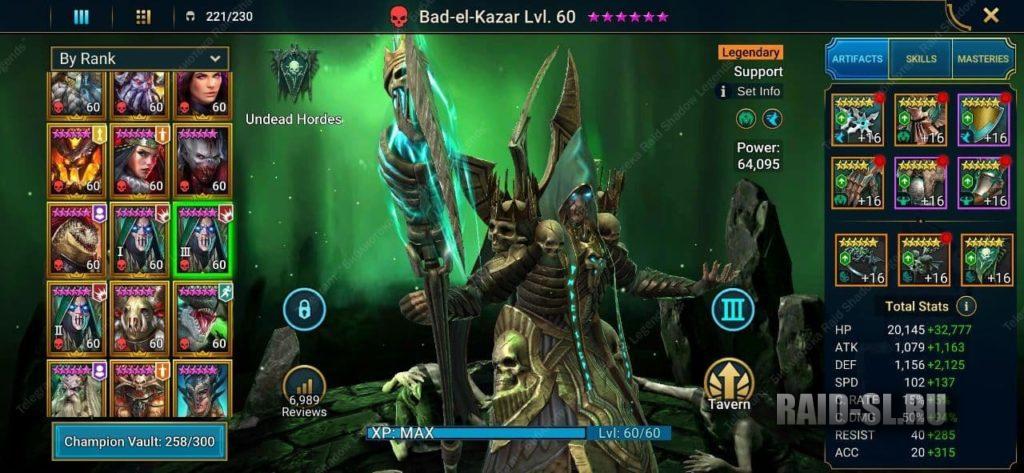Screen dimensions: 1024x473
Task: Close the champion screen with the X
Action: pos(990,15)
